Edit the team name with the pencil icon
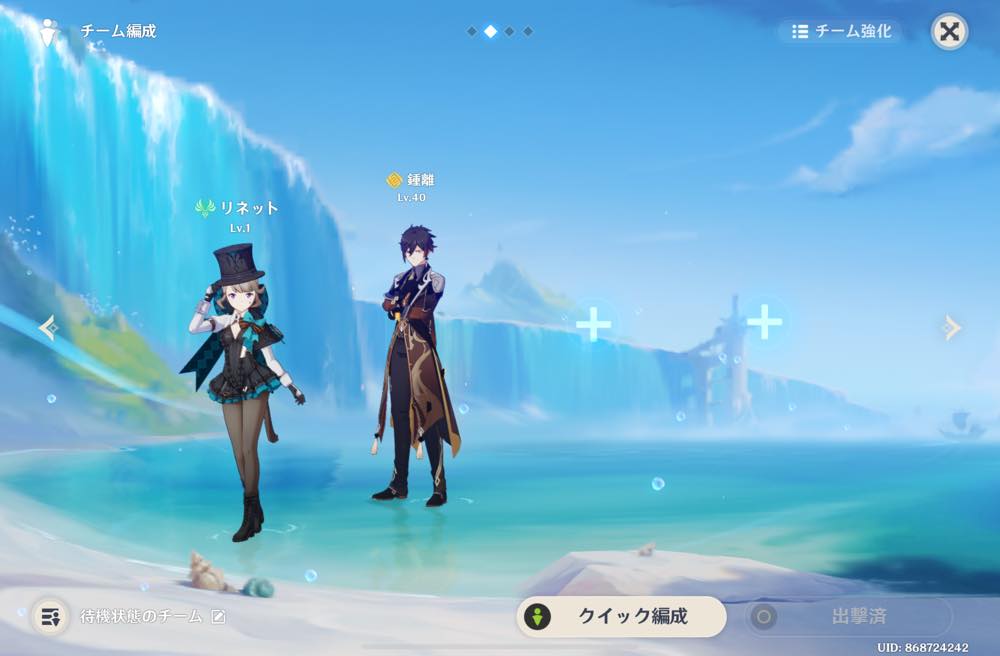 pyautogui.click(x=218, y=616)
